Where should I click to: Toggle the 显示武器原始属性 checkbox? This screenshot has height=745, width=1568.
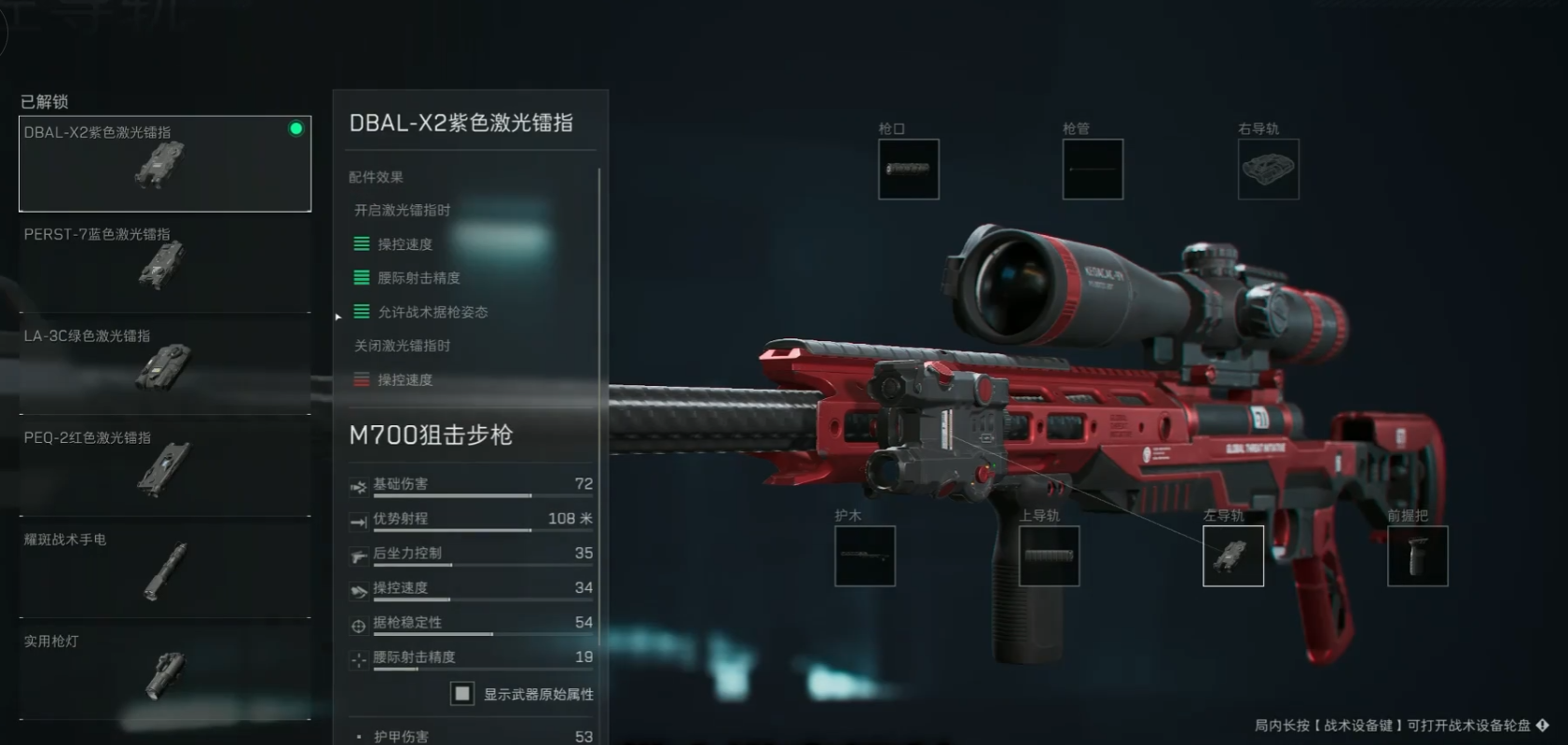click(461, 694)
